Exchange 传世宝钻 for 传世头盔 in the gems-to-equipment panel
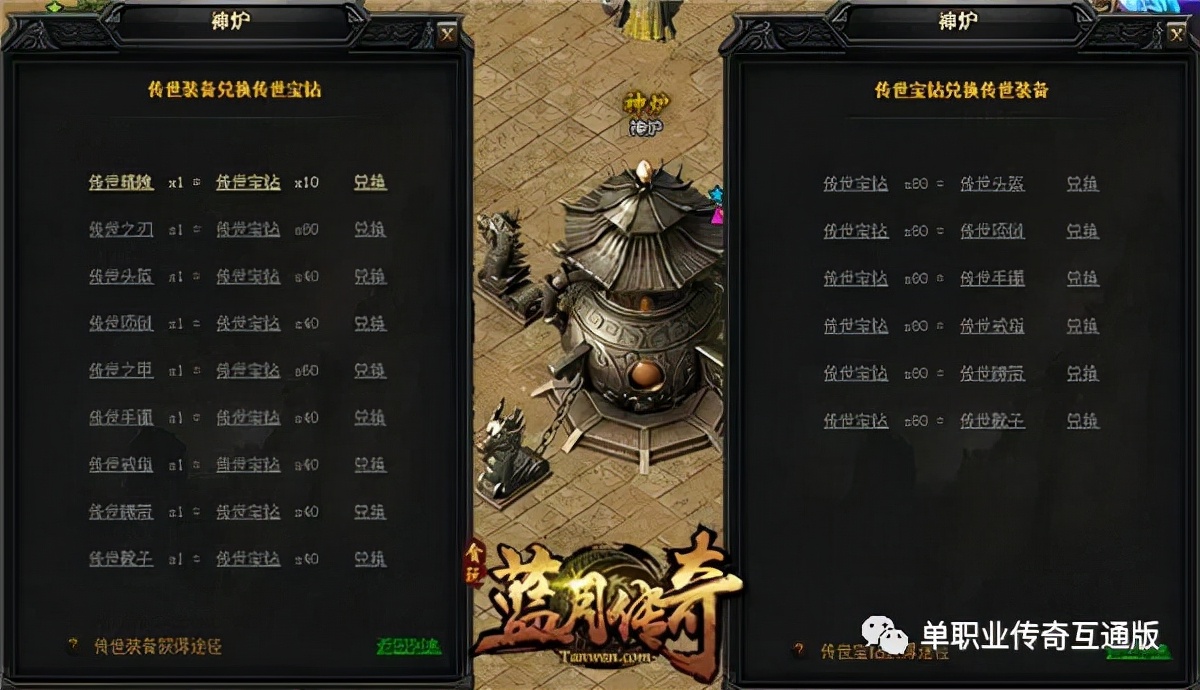This screenshot has width=1200, height=690. pos(1082,184)
